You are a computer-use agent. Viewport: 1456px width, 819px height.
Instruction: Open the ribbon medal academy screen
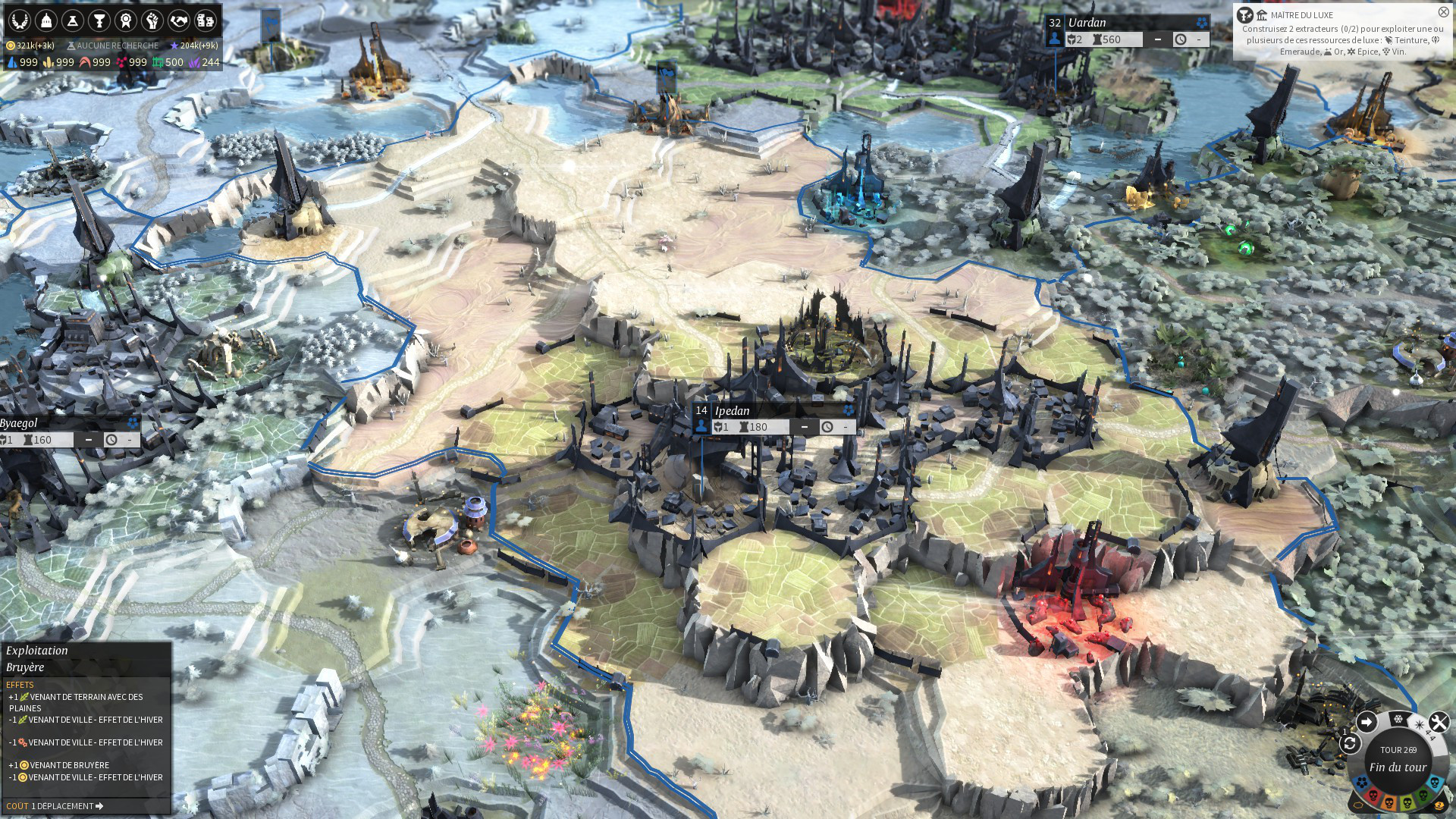point(126,20)
